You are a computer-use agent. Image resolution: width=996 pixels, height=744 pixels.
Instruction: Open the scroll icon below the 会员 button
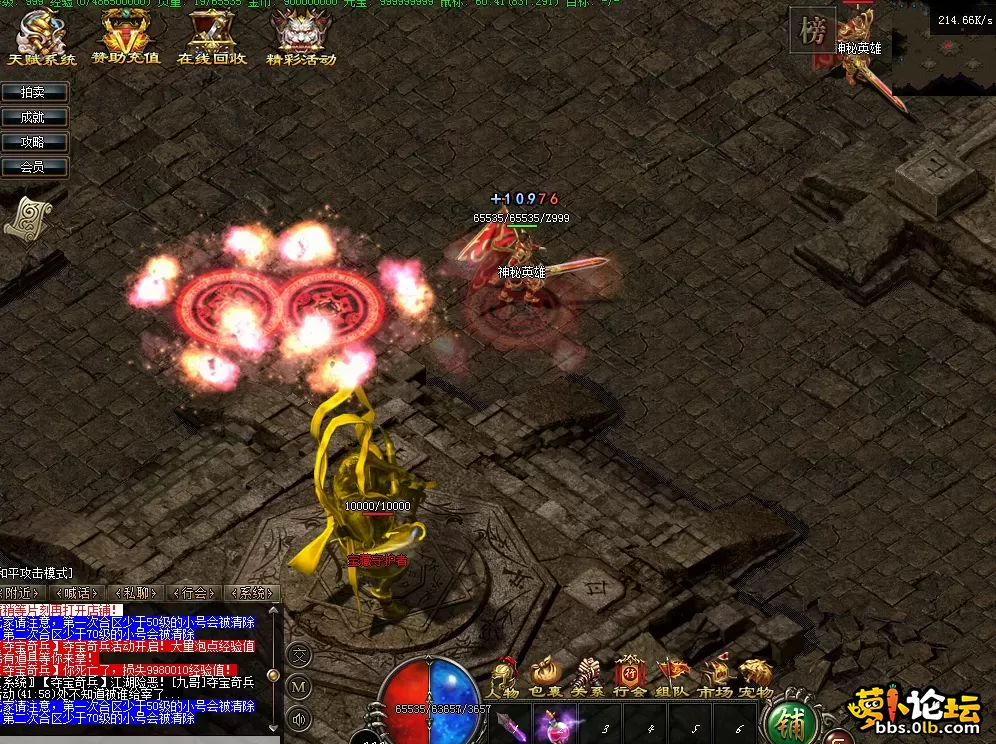(27, 217)
